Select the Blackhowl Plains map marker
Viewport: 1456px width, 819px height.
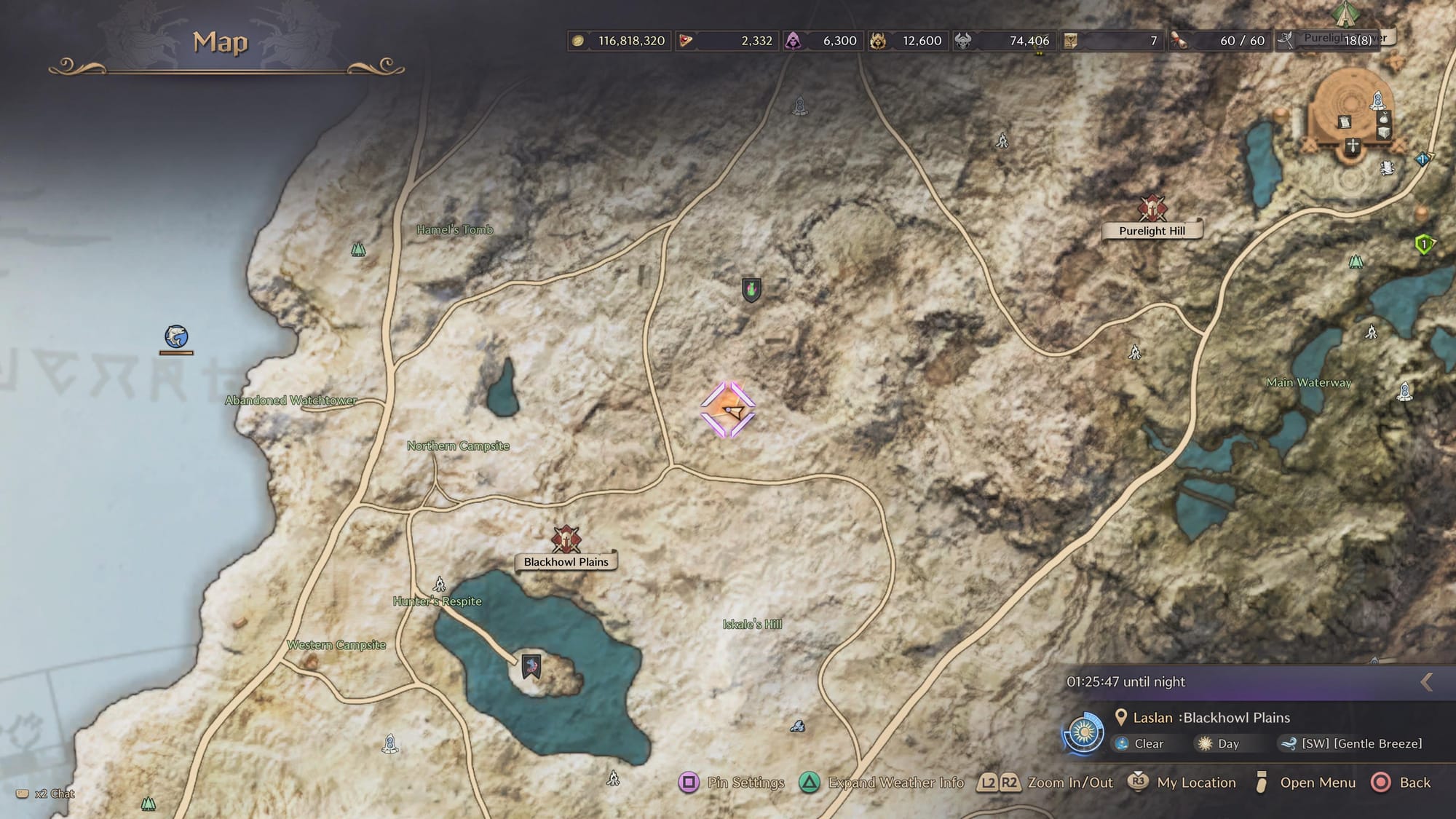[566, 540]
